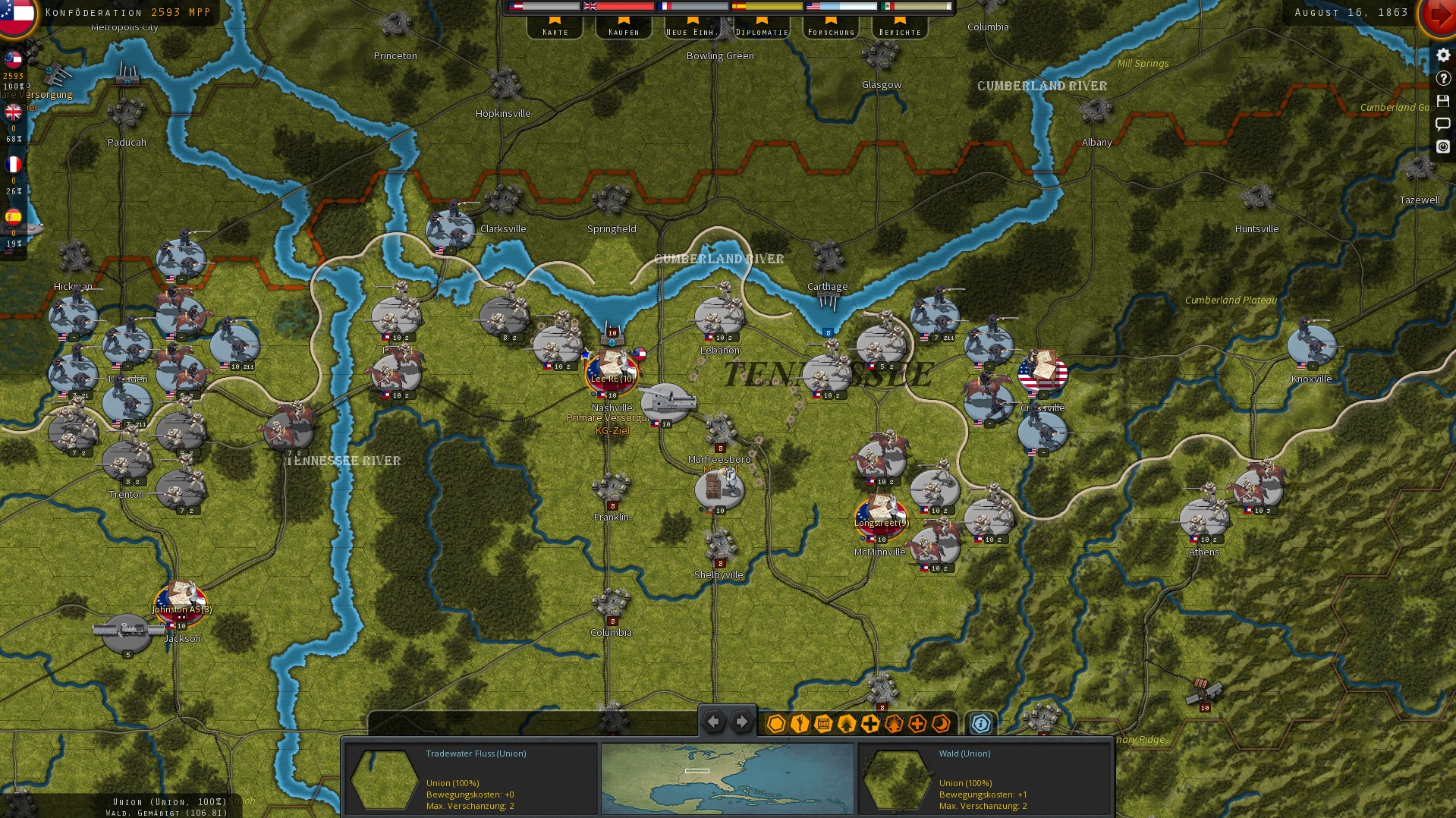Screen dimensions: 1456x818
Task: Click the railway supply hex icon
Action: point(822,723)
